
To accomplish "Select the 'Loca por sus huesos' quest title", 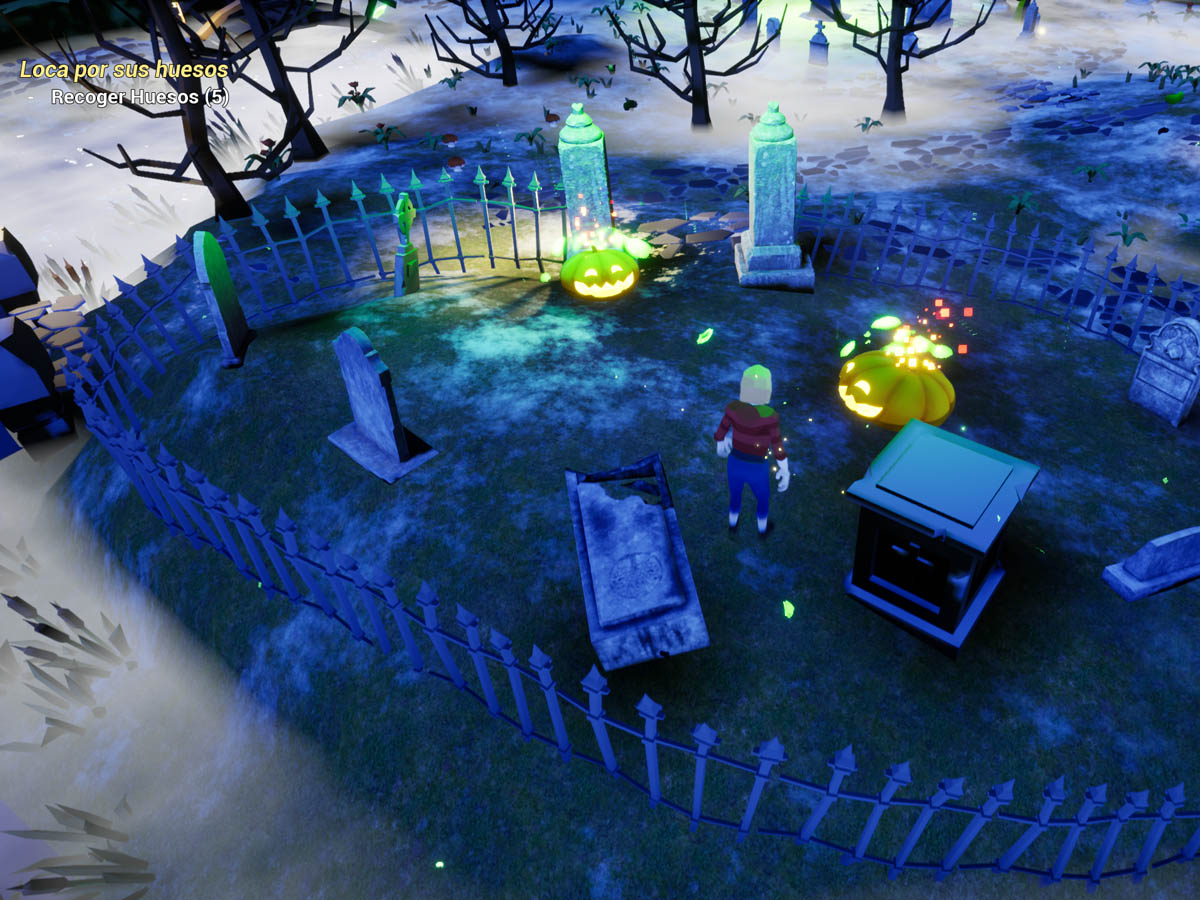I will pos(124,70).
